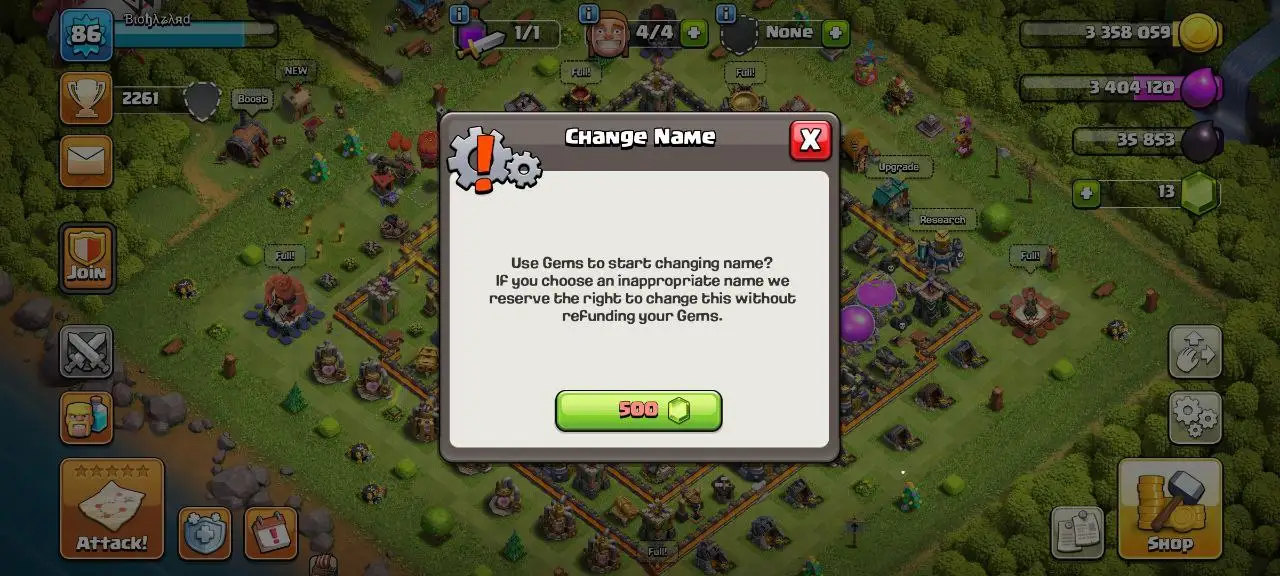Add more gems with the plus button

1086,193
